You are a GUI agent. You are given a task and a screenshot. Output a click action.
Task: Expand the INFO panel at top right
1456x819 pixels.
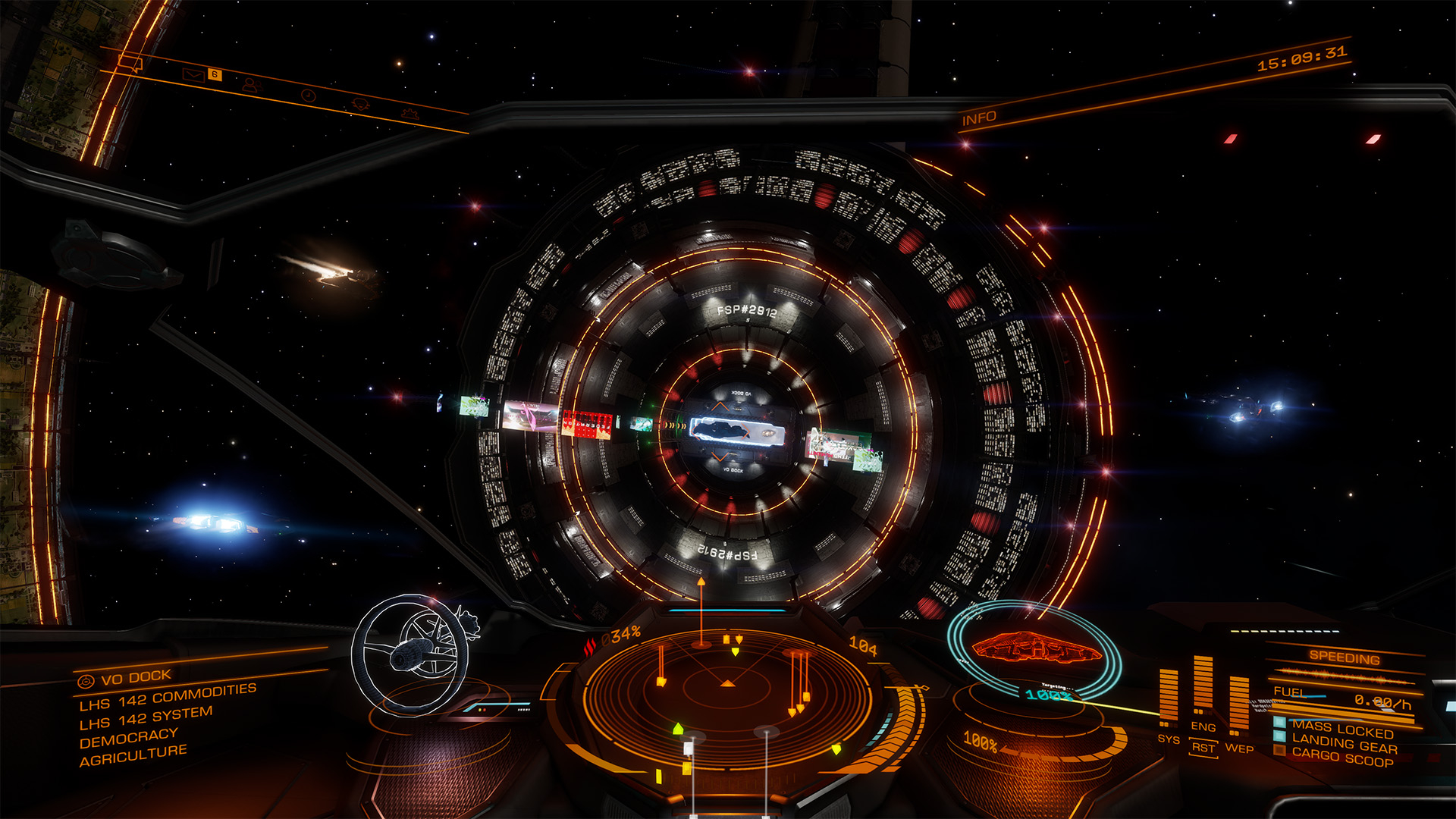tap(979, 118)
